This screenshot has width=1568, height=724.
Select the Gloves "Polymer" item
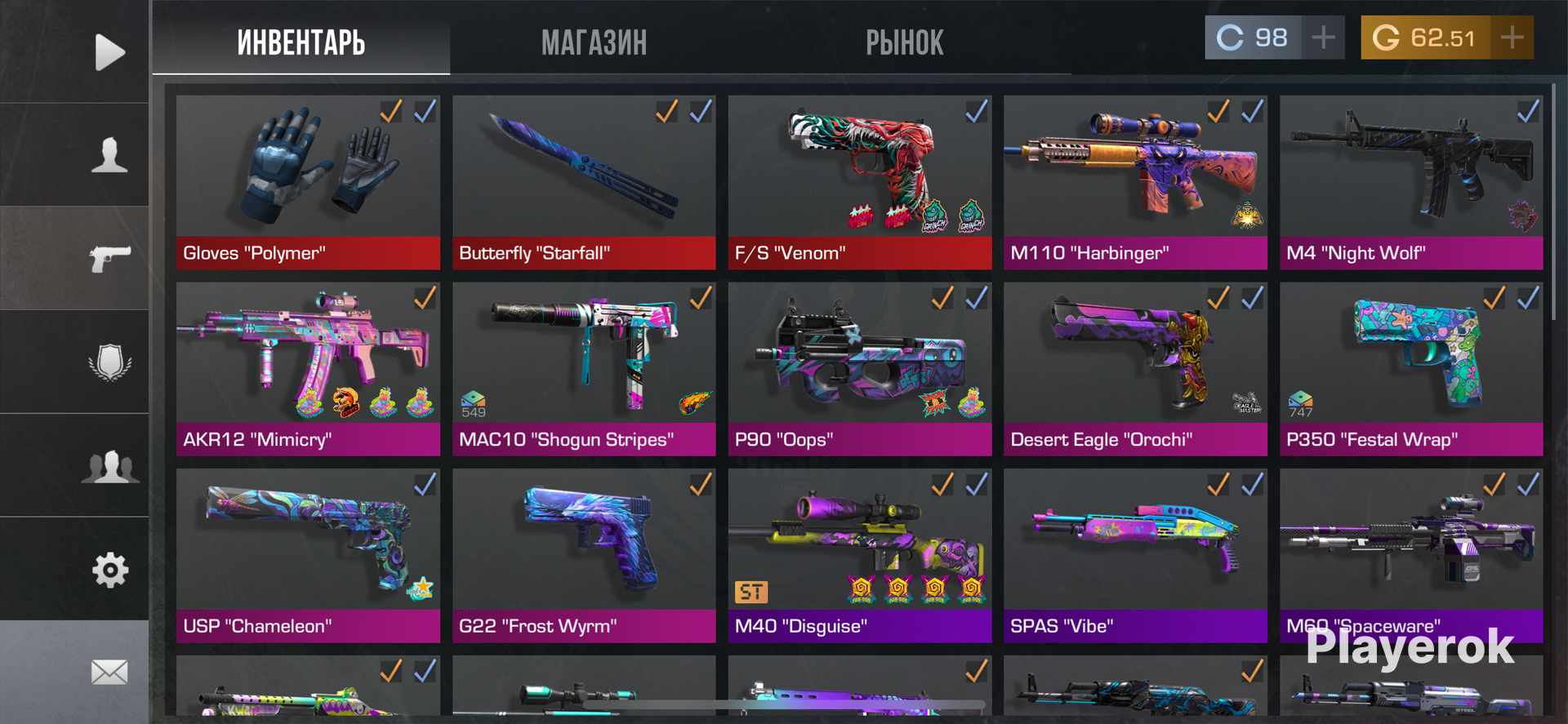[x=308, y=181]
